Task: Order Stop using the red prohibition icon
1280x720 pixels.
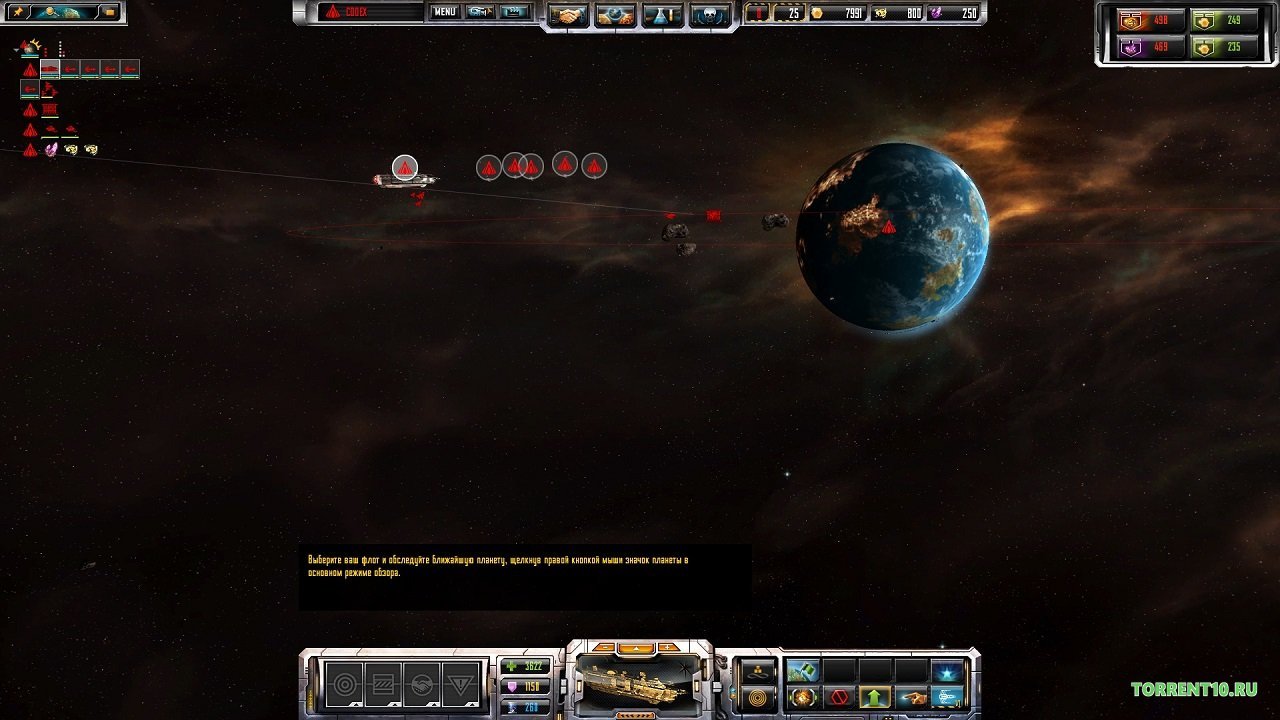Action: click(x=838, y=696)
